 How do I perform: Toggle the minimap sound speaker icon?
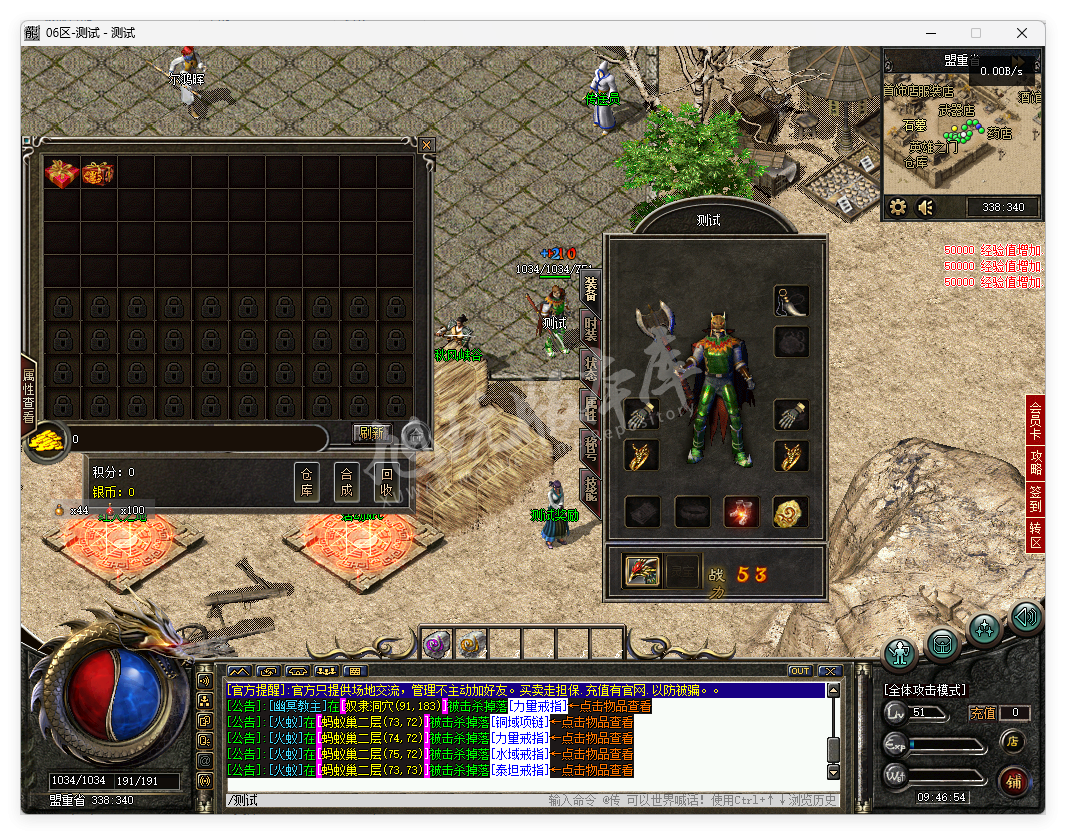(925, 208)
